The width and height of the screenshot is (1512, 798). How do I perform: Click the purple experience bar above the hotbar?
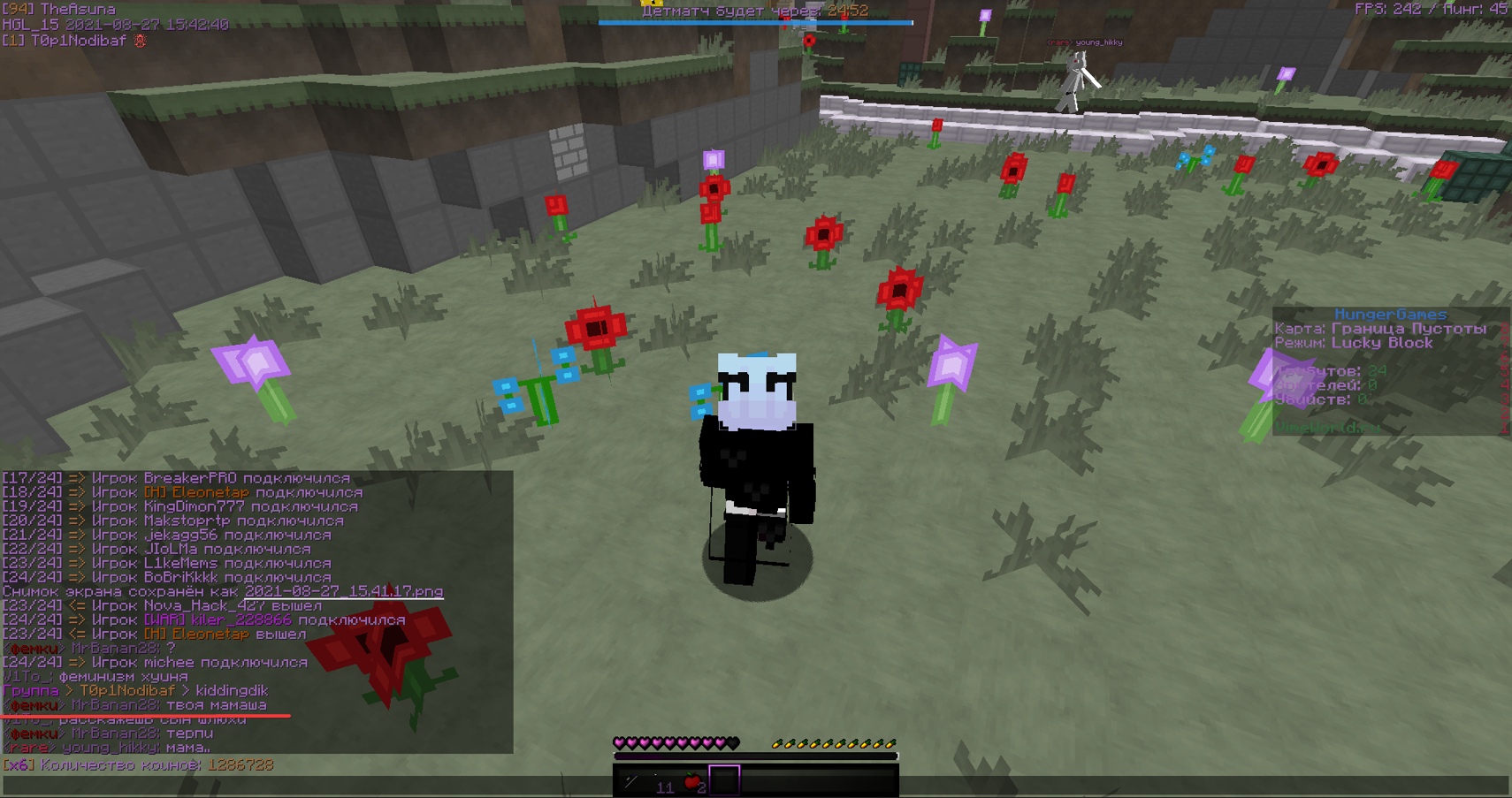pyautogui.click(x=752, y=757)
